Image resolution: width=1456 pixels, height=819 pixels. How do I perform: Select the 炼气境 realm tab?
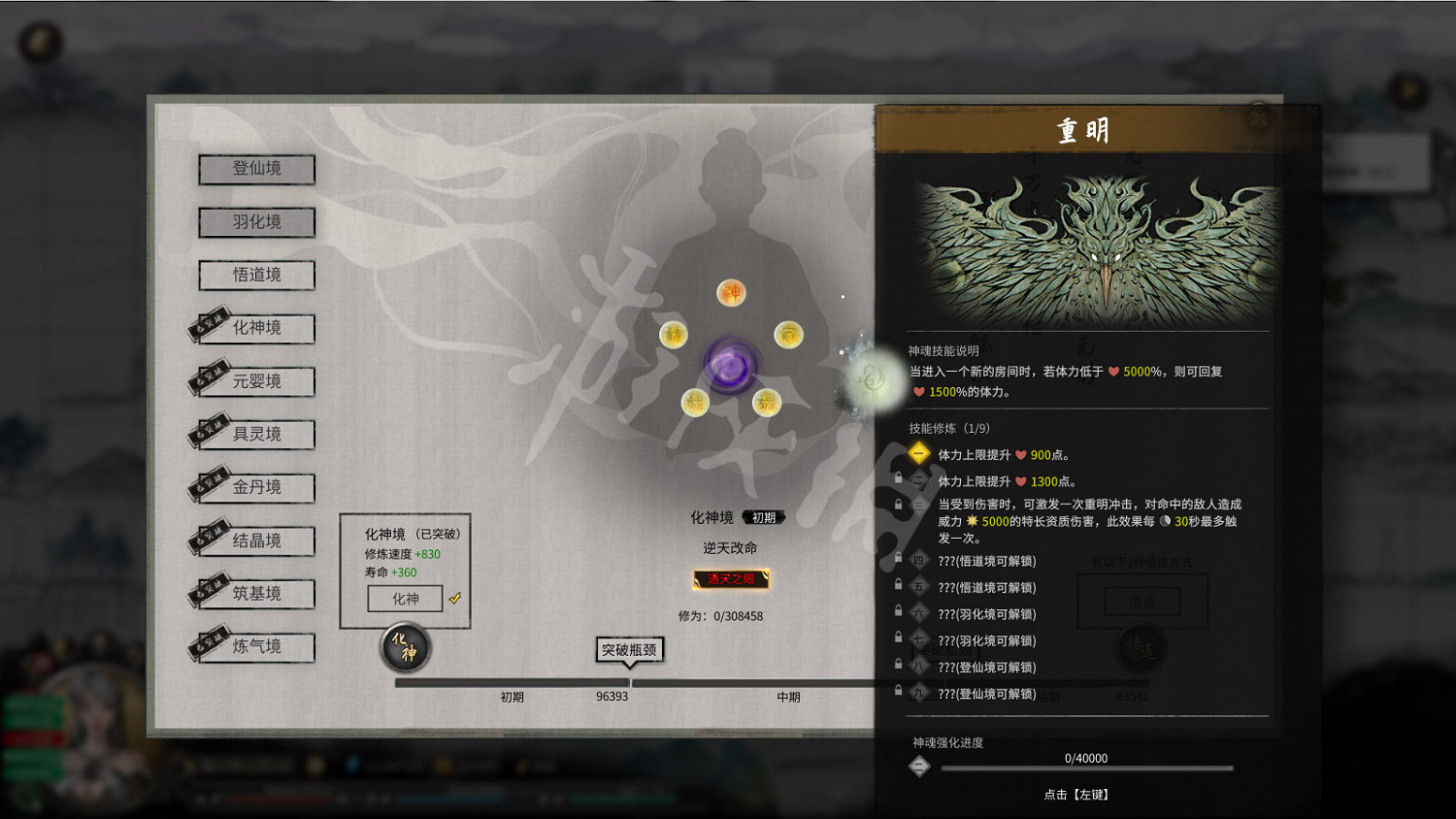(258, 647)
